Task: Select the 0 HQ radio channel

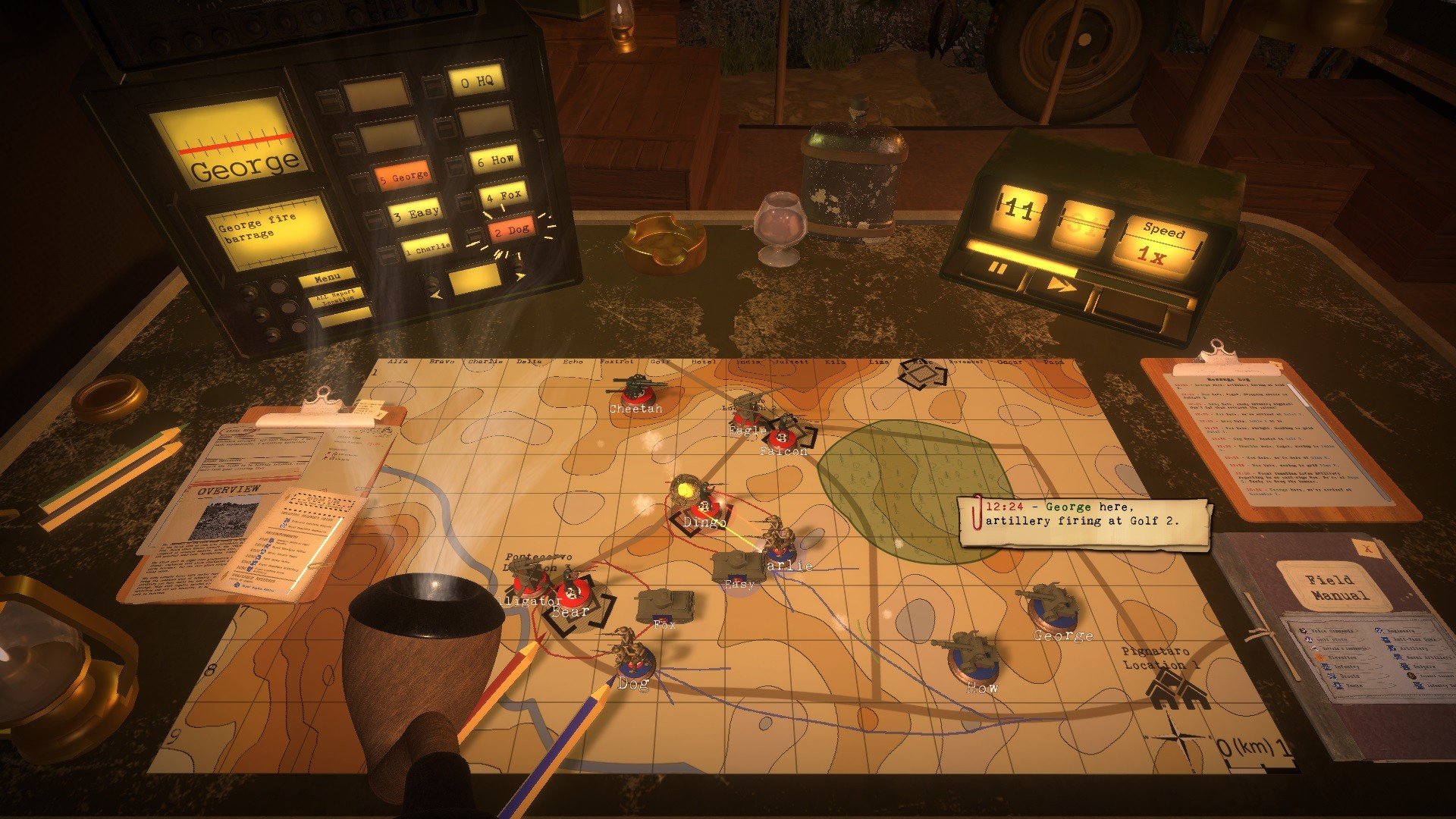Action: click(x=477, y=81)
